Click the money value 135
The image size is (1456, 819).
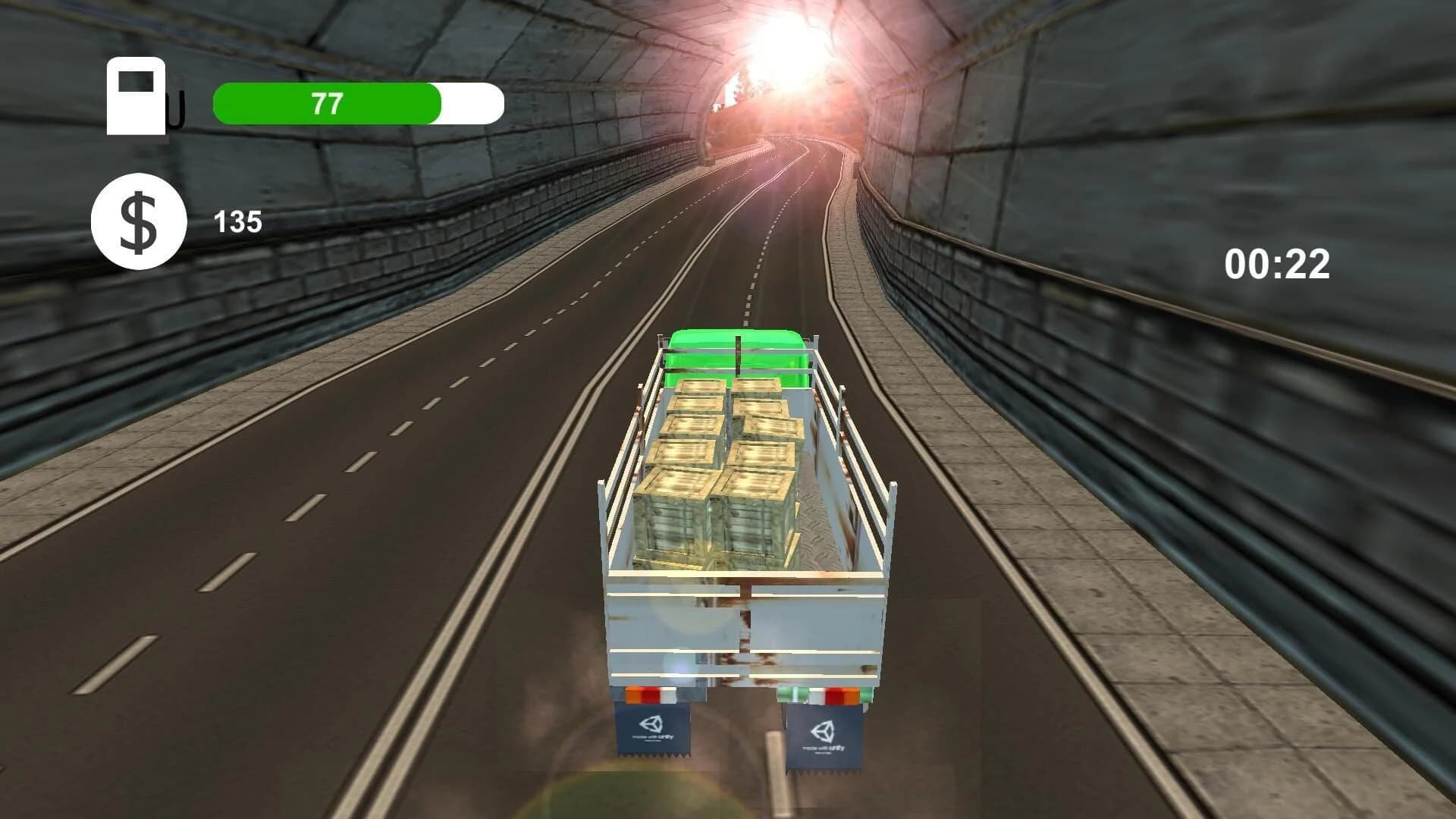coord(237,221)
